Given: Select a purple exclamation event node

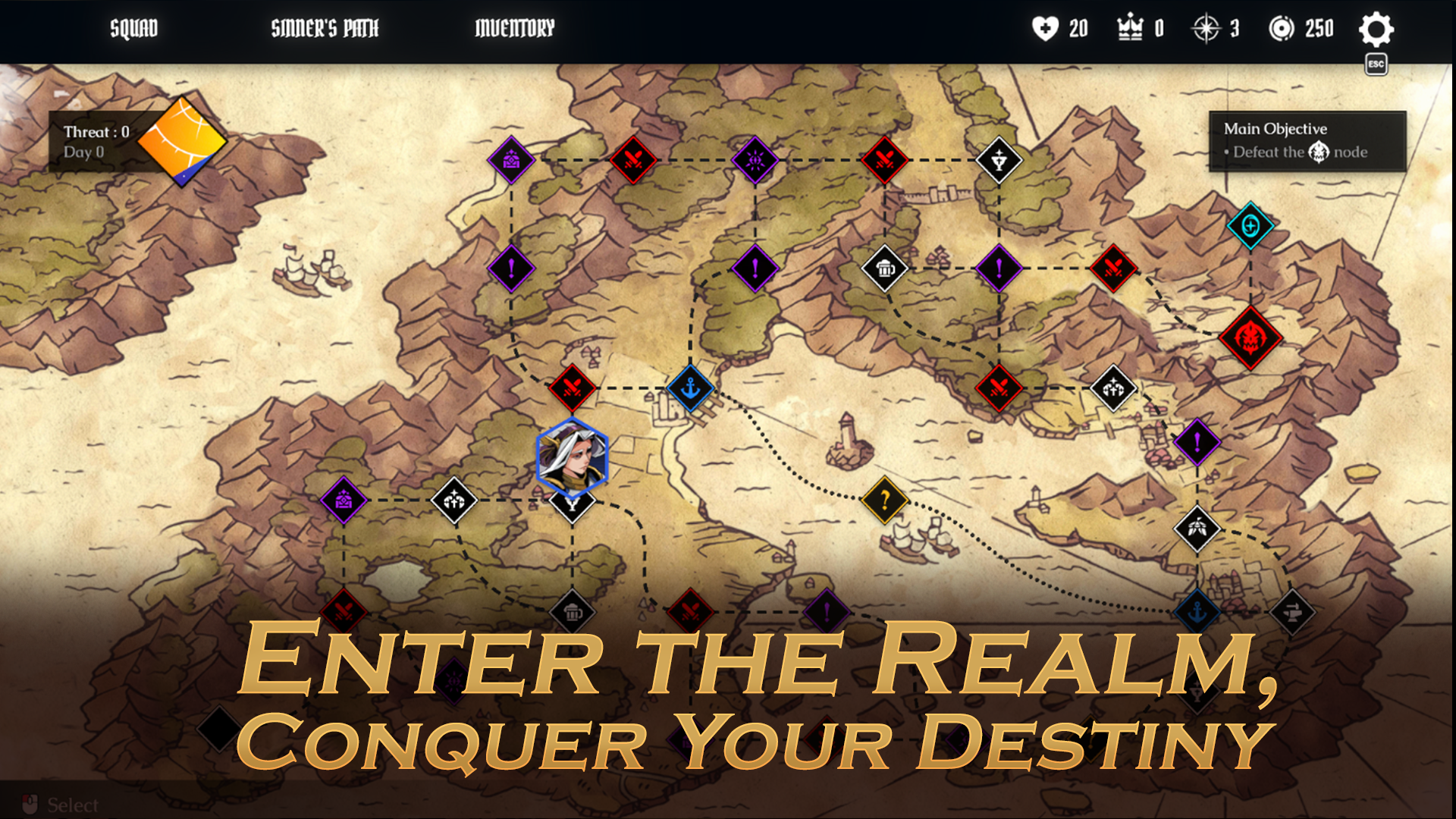Looking at the screenshot, I should (753, 270).
